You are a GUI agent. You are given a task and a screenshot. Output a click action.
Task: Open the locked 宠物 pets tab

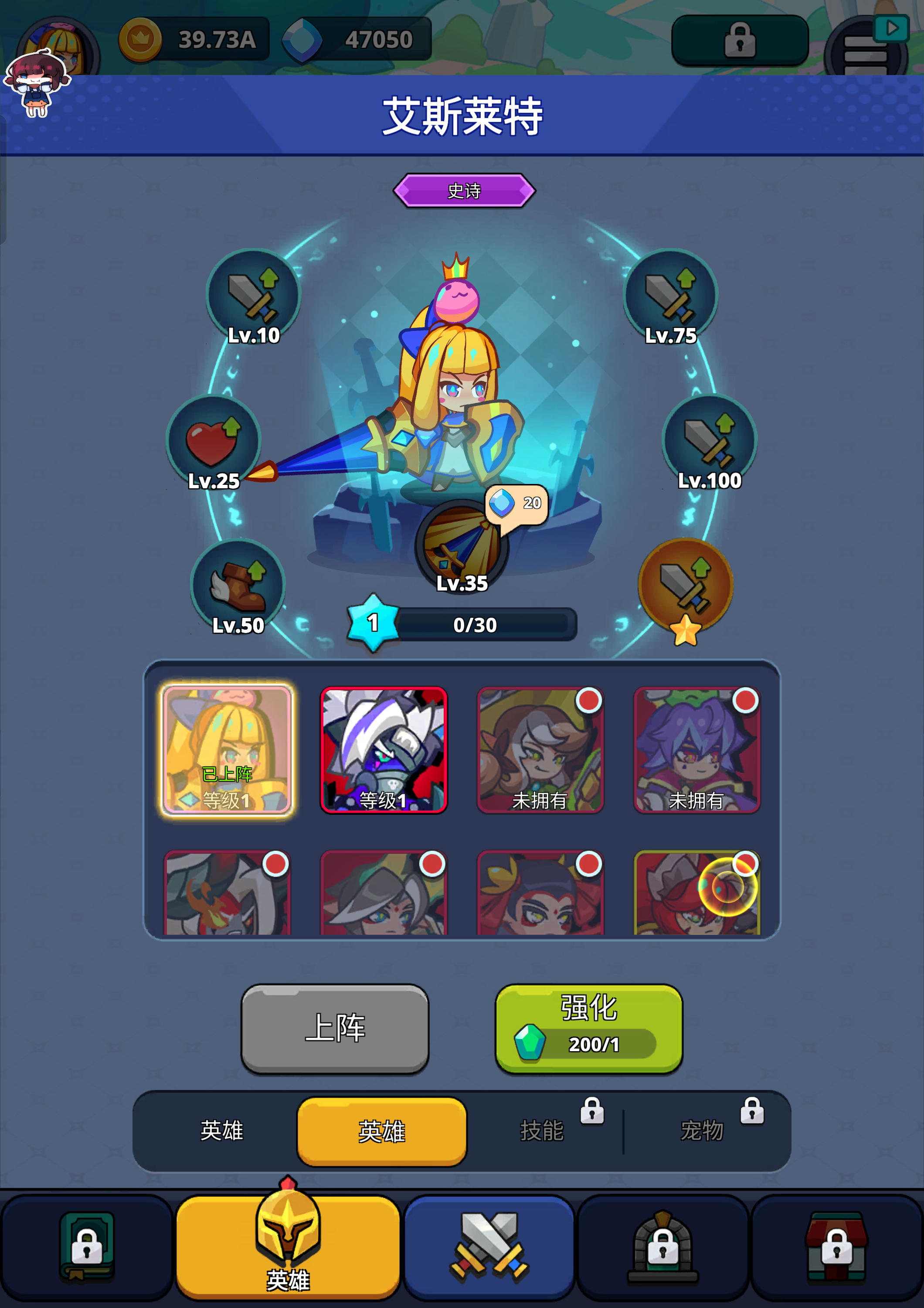[x=702, y=1131]
